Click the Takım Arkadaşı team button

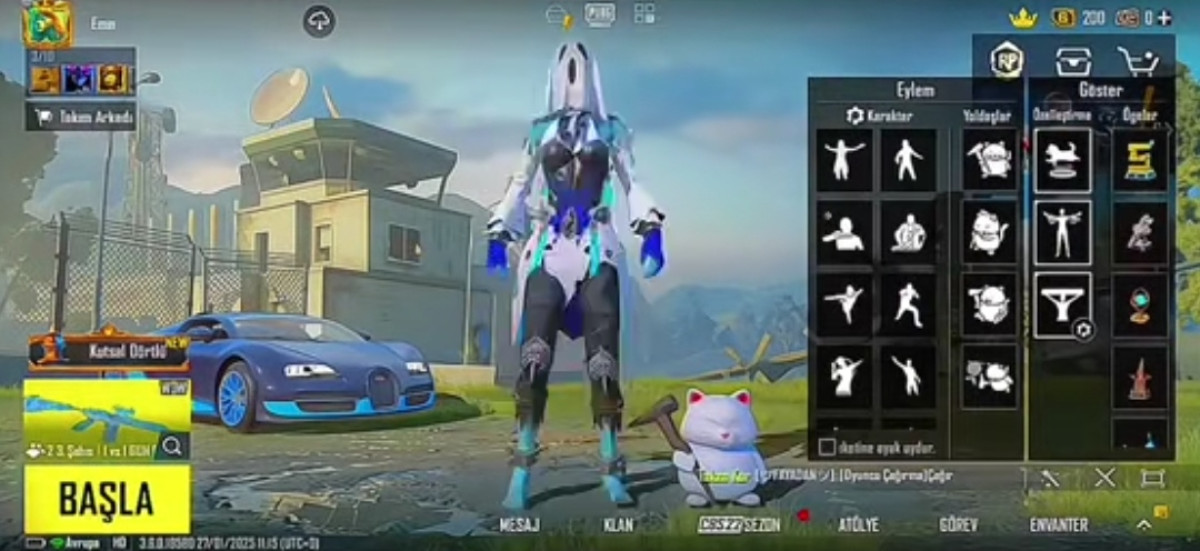(82, 118)
